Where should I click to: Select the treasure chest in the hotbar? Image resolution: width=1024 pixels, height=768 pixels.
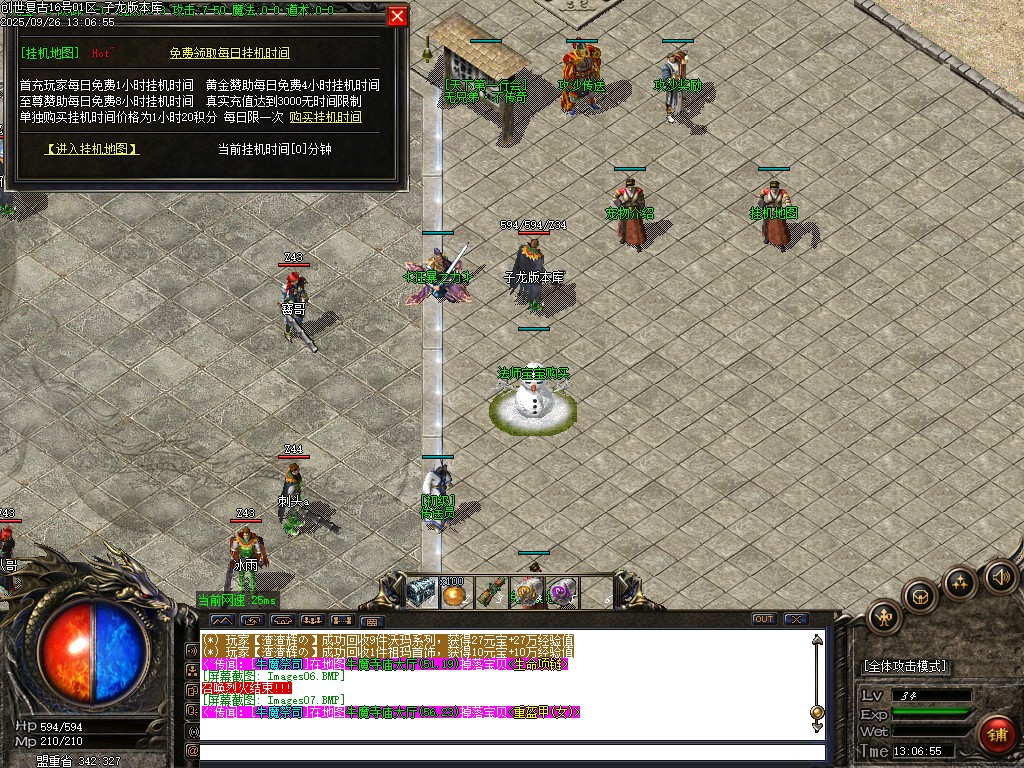point(422,592)
